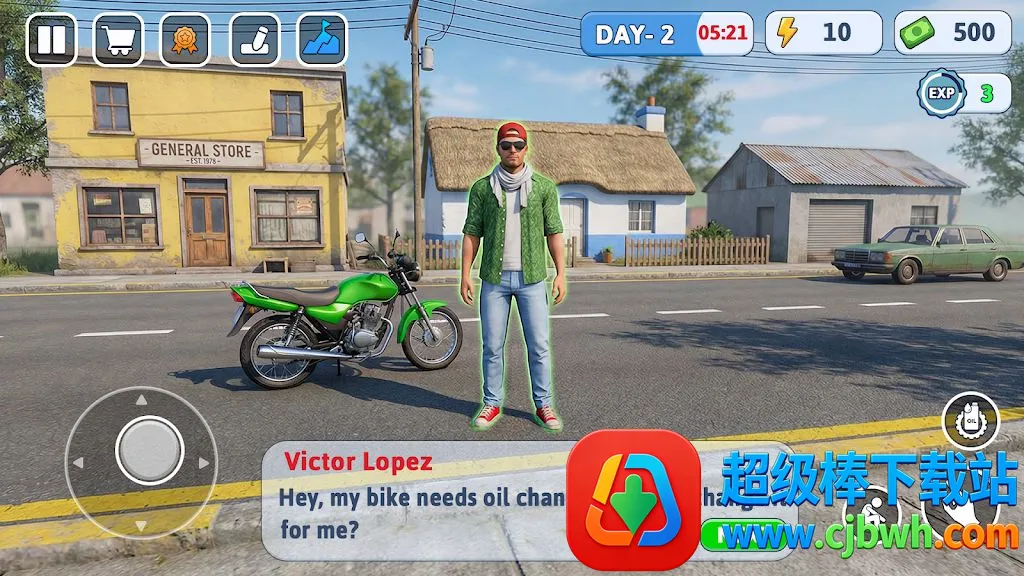Tap the virtual joystick knob
Screen dimensions: 1024x576
tap(149, 451)
